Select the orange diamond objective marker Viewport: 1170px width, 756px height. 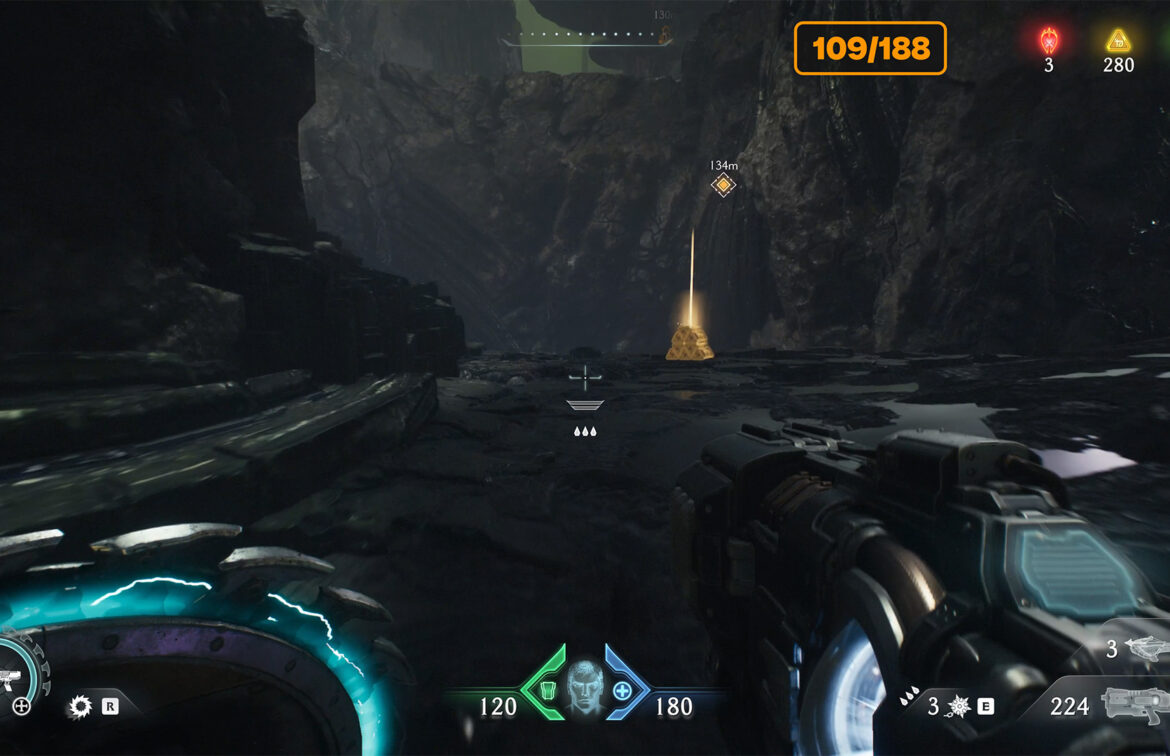click(722, 185)
